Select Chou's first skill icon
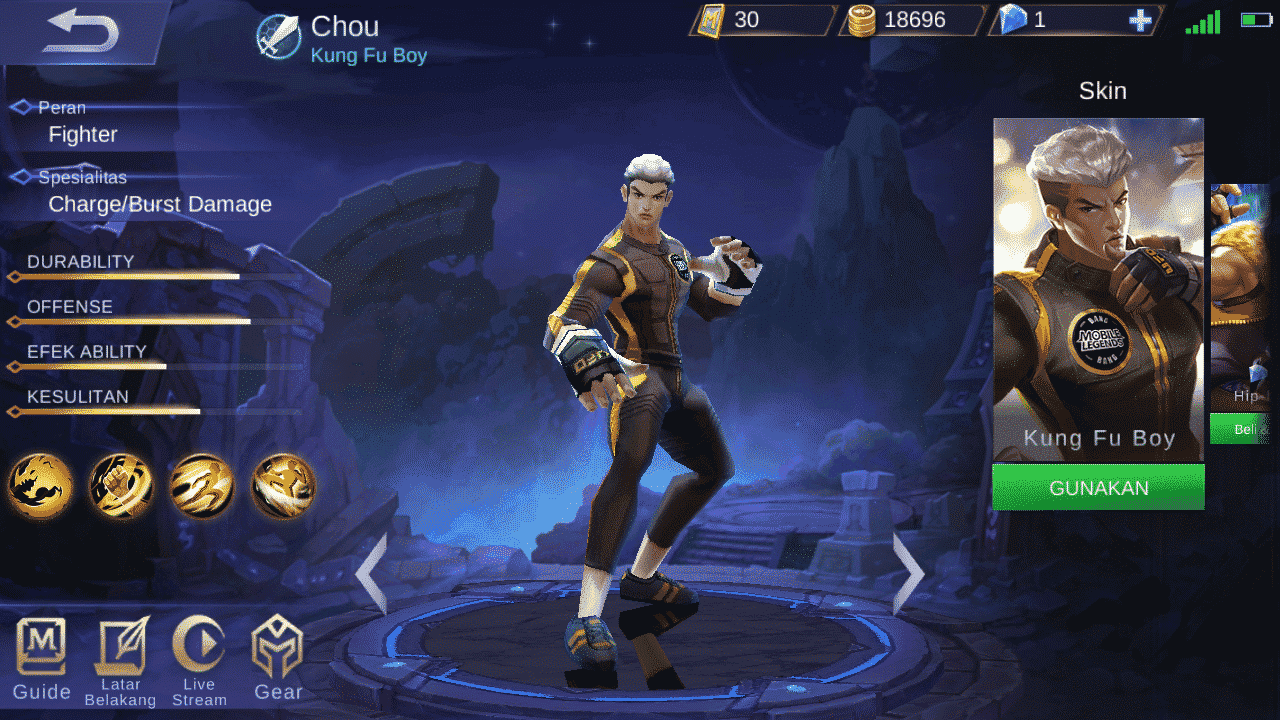1280x720 pixels. point(41,486)
